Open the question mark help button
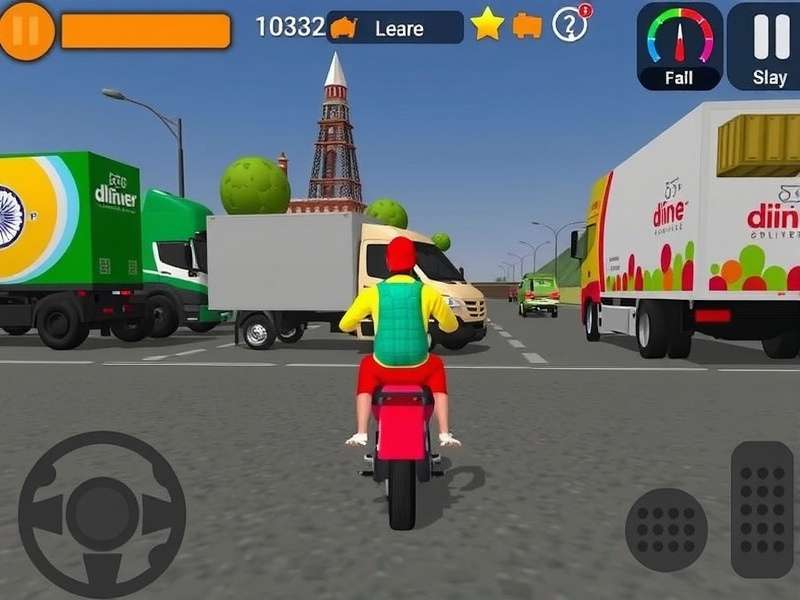The image size is (800, 600). click(x=570, y=25)
